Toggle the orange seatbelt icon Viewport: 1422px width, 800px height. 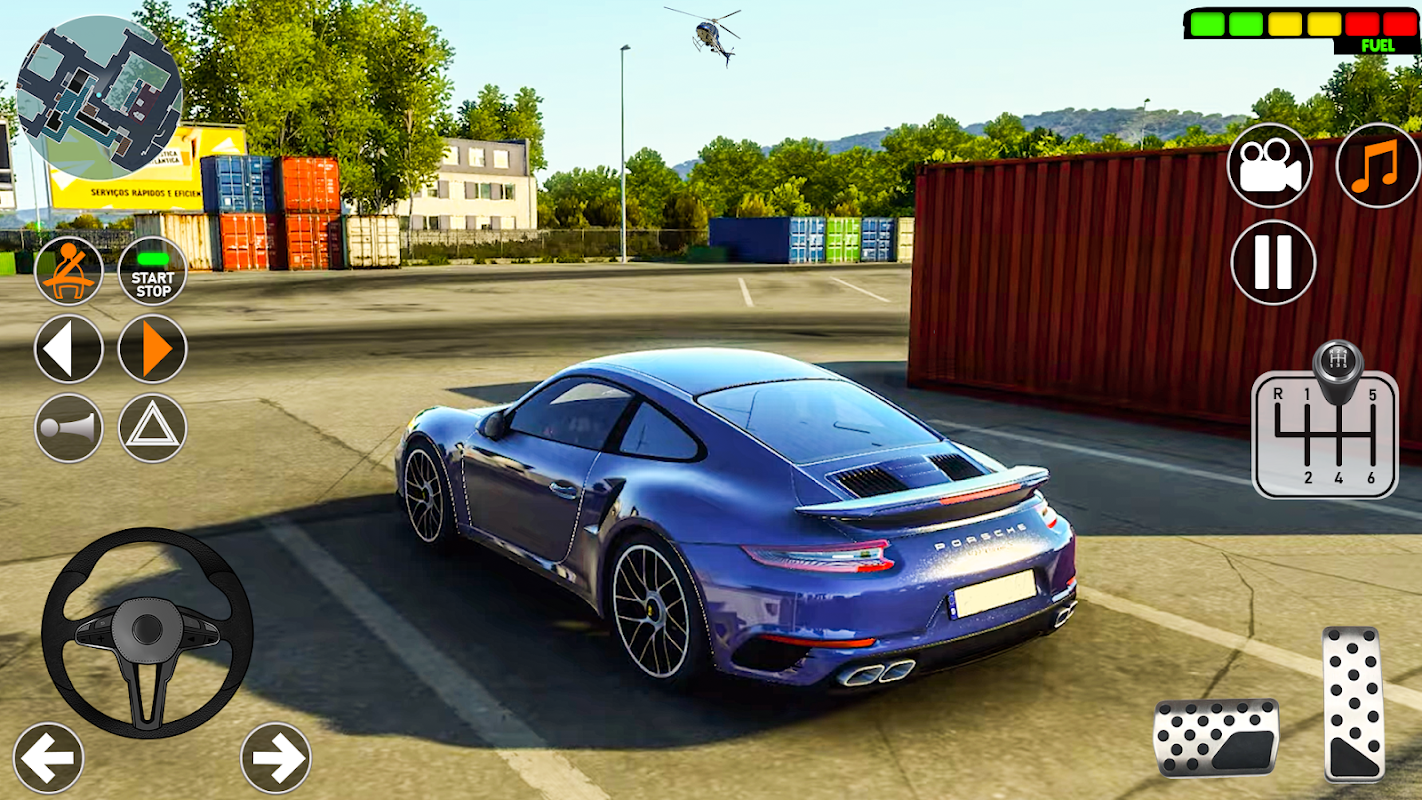(x=69, y=271)
